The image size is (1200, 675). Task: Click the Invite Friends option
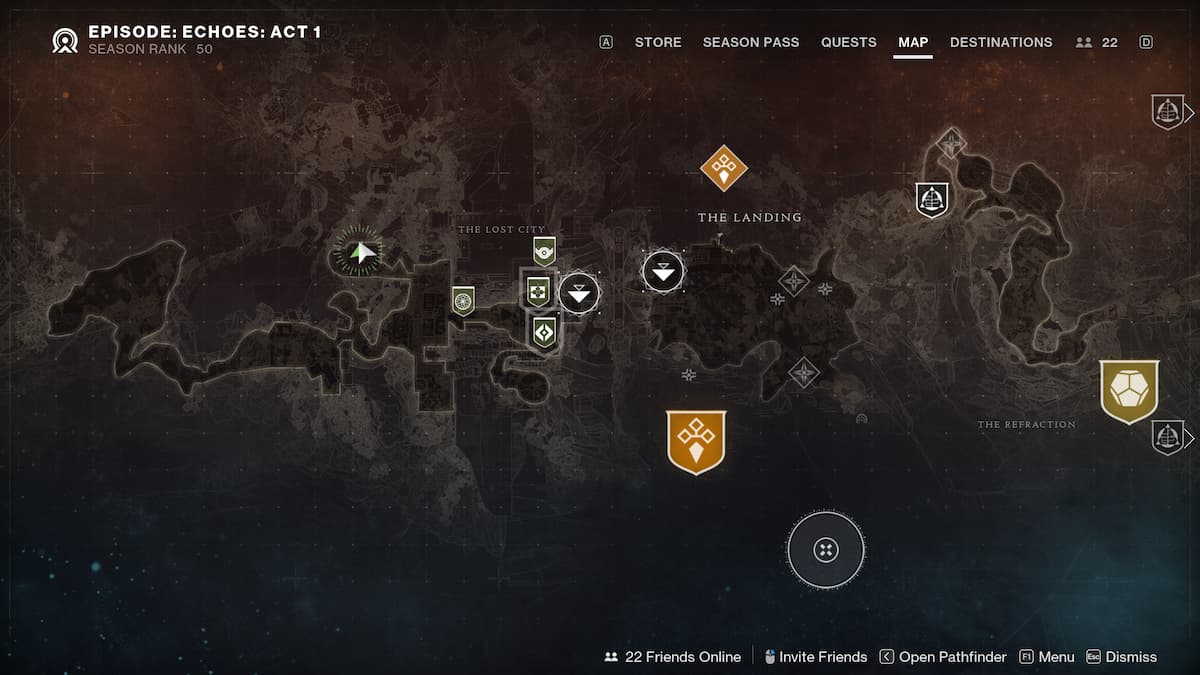pyautogui.click(x=814, y=657)
